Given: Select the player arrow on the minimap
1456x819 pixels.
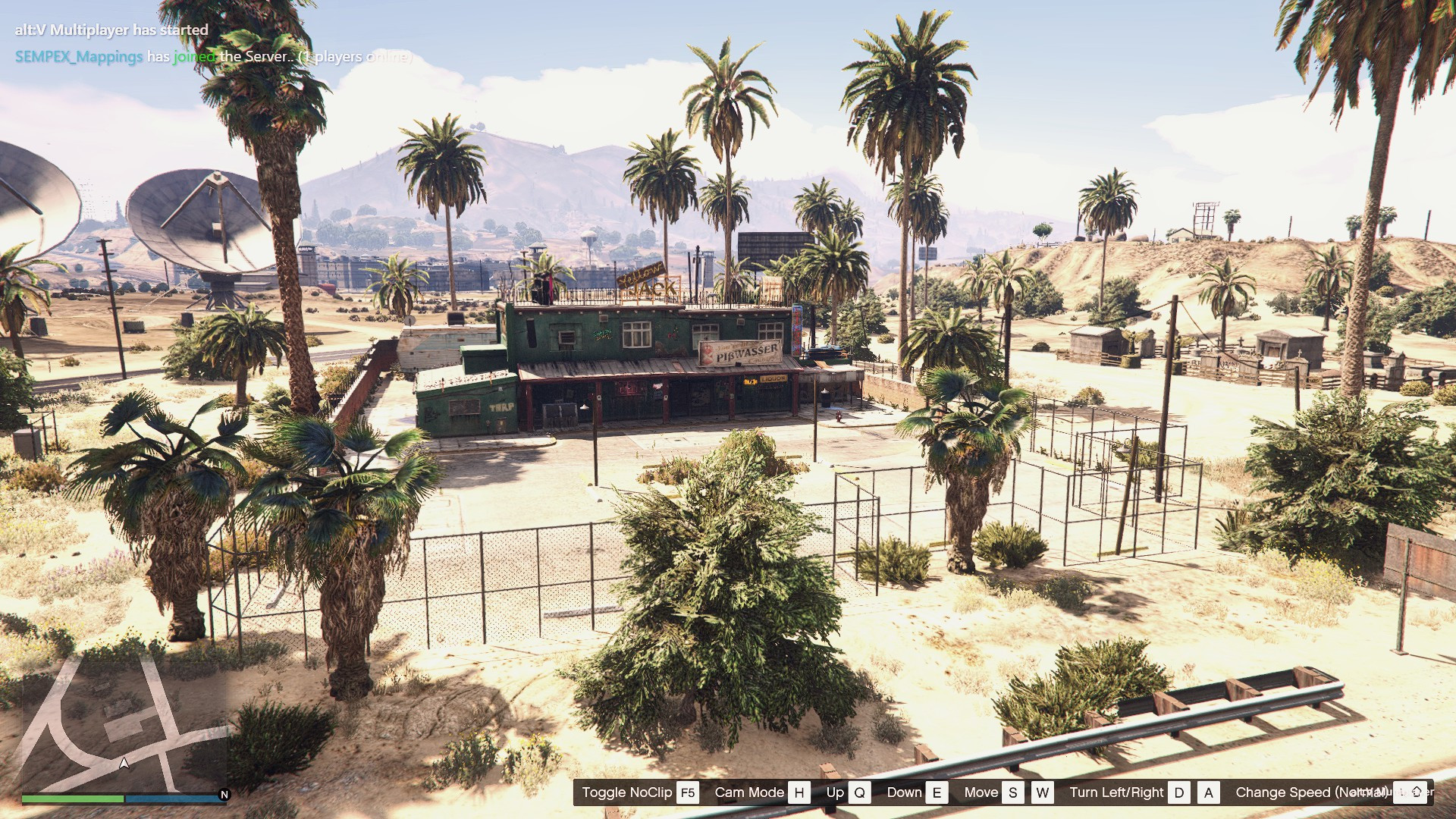Looking at the screenshot, I should [124, 763].
